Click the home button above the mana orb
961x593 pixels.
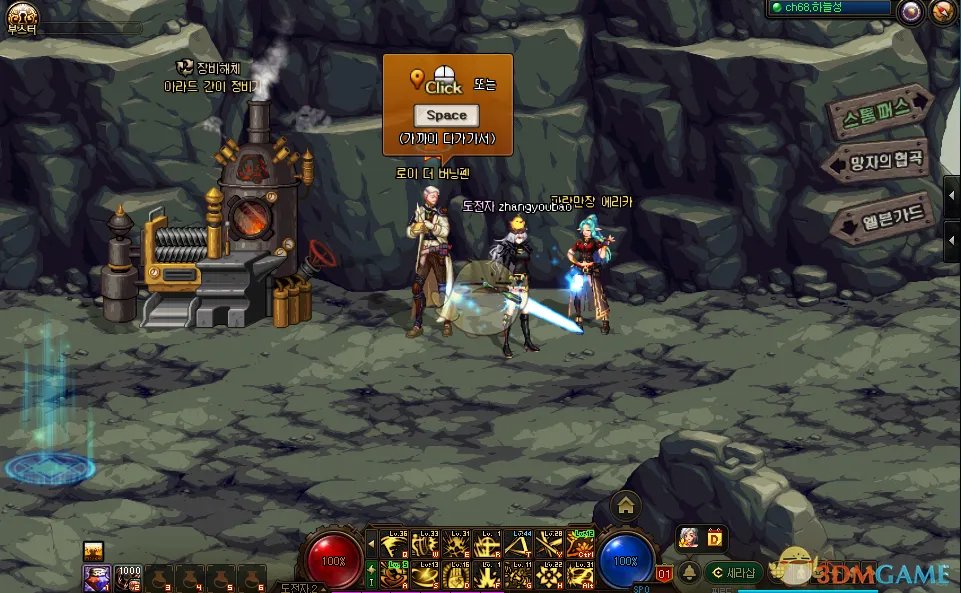click(626, 505)
